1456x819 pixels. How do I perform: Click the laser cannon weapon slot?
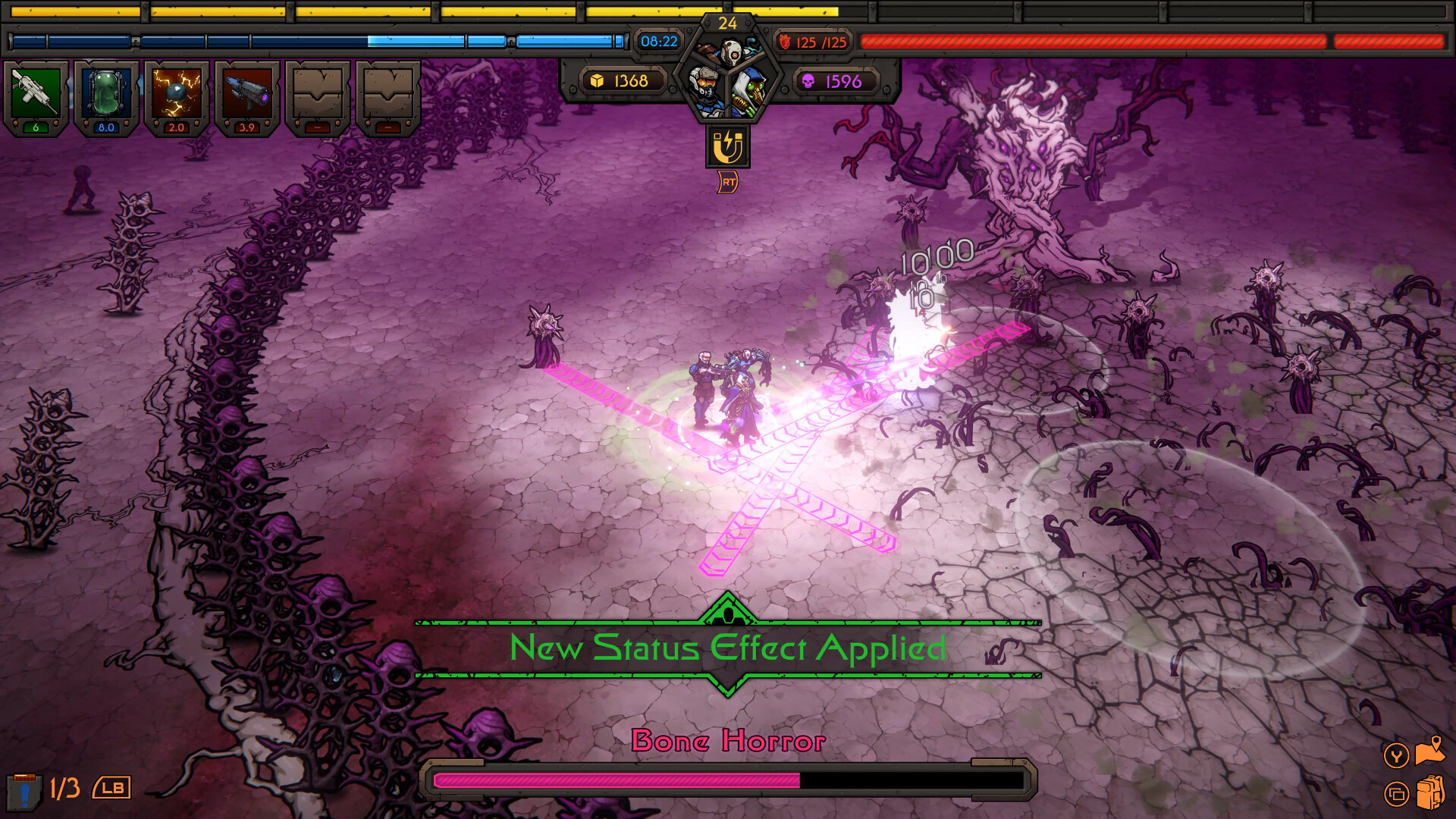coord(246,93)
